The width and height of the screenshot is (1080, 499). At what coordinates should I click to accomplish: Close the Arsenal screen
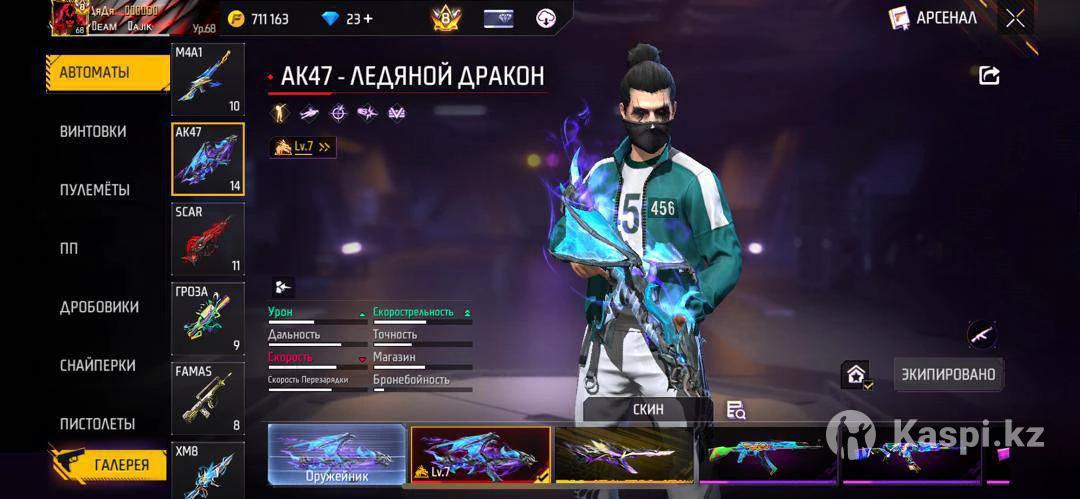(x=1015, y=18)
